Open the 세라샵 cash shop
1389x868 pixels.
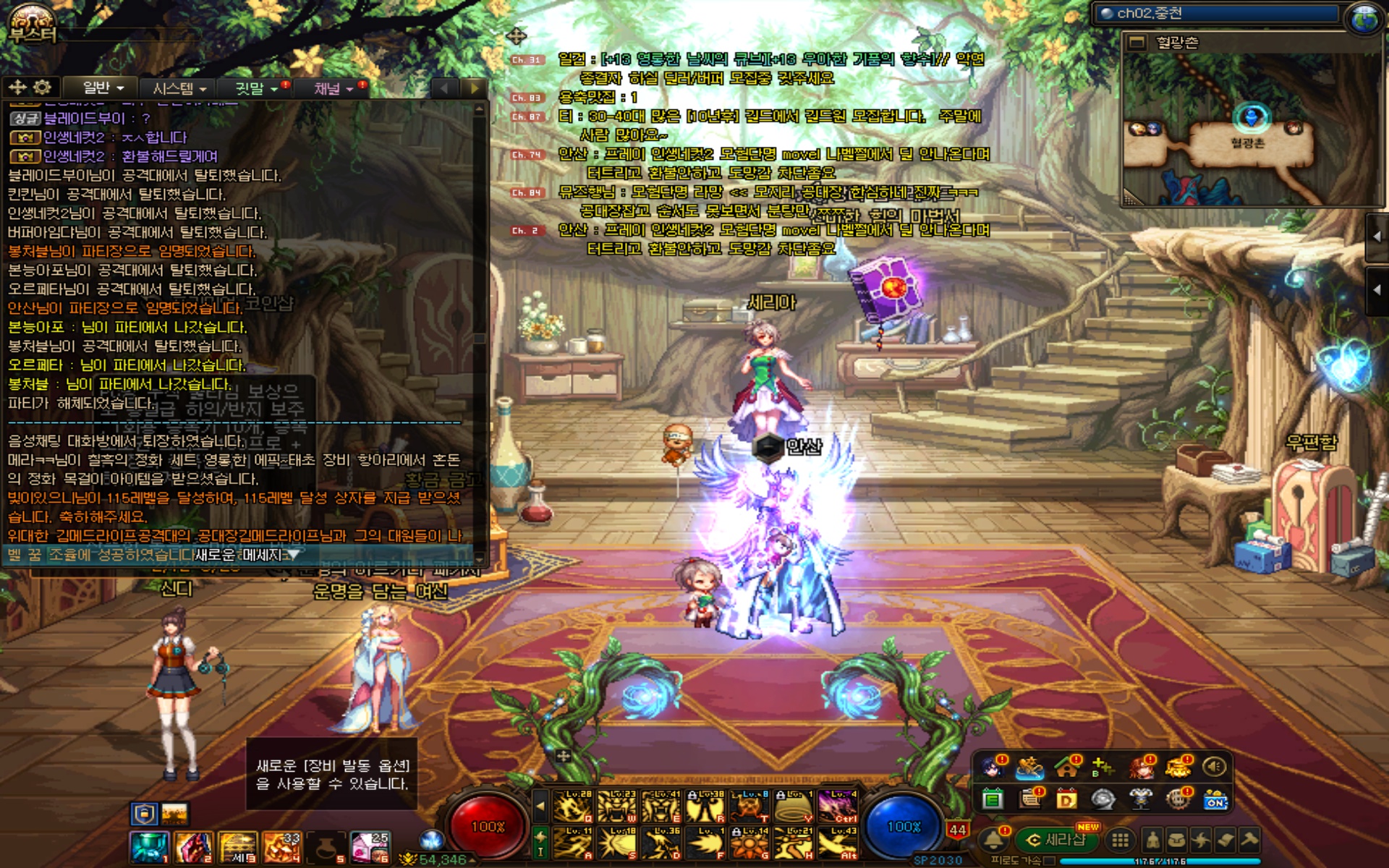point(1058,840)
